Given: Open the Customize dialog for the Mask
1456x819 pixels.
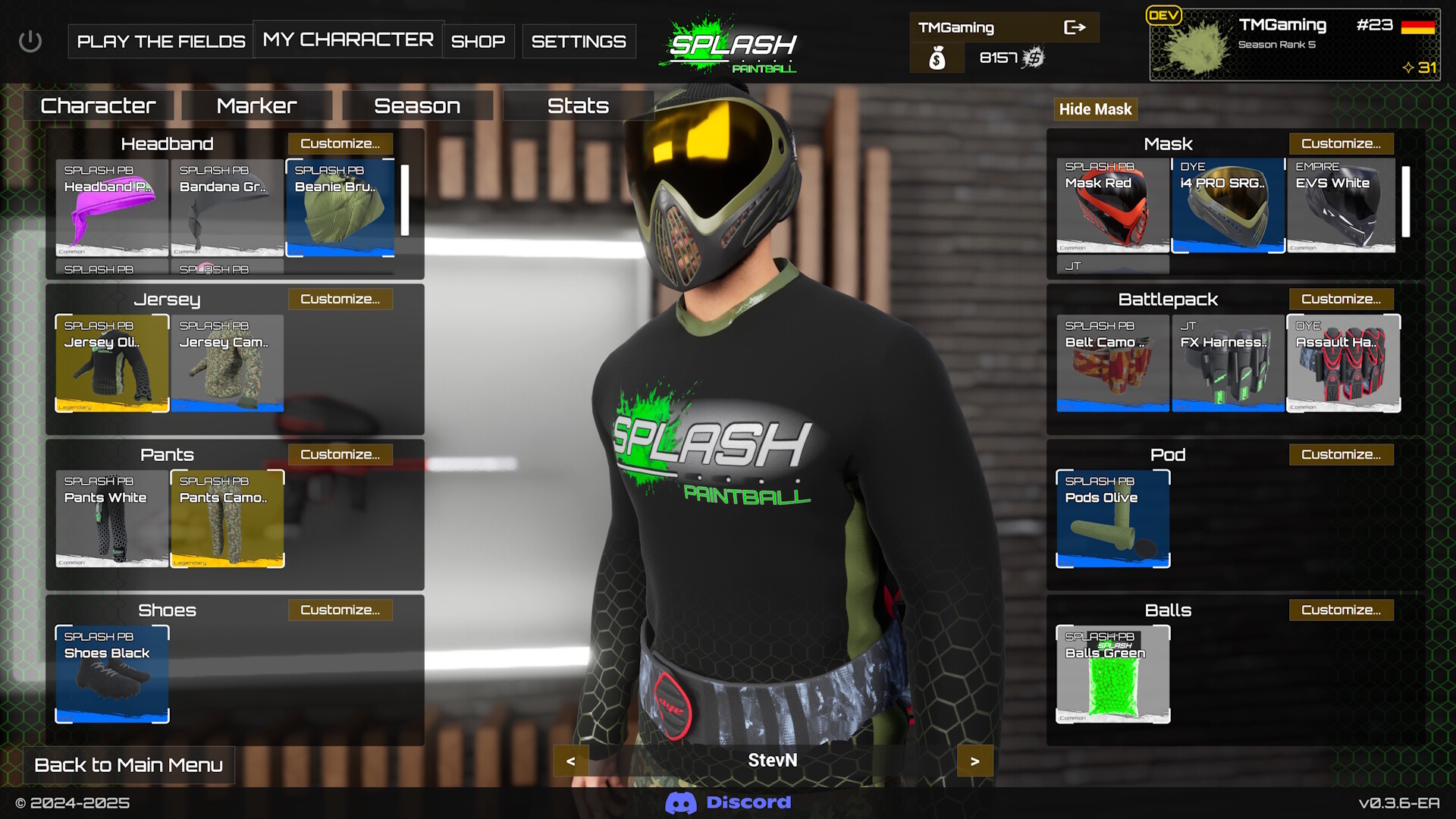Looking at the screenshot, I should point(1341,143).
